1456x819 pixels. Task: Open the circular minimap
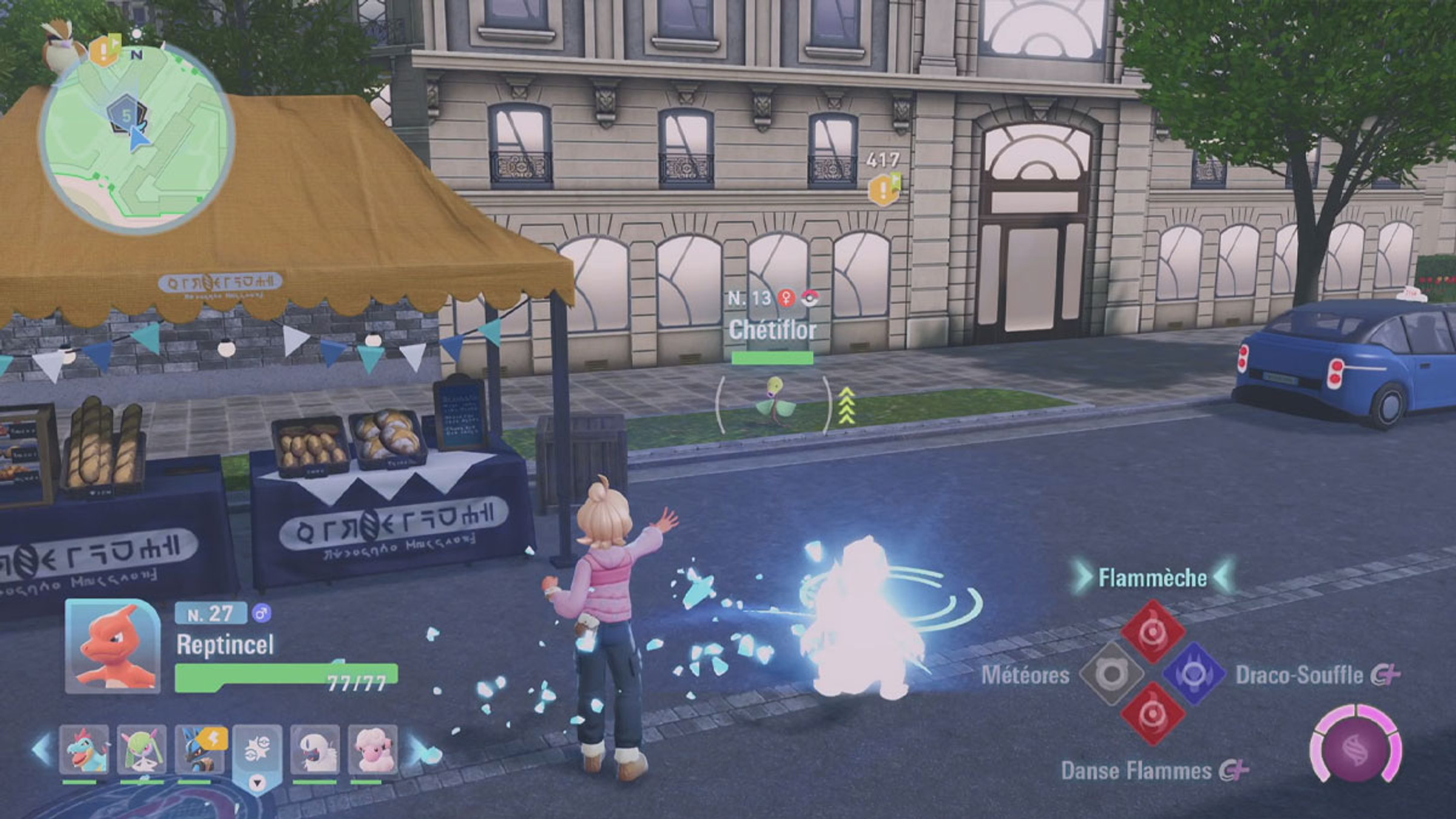[137, 141]
